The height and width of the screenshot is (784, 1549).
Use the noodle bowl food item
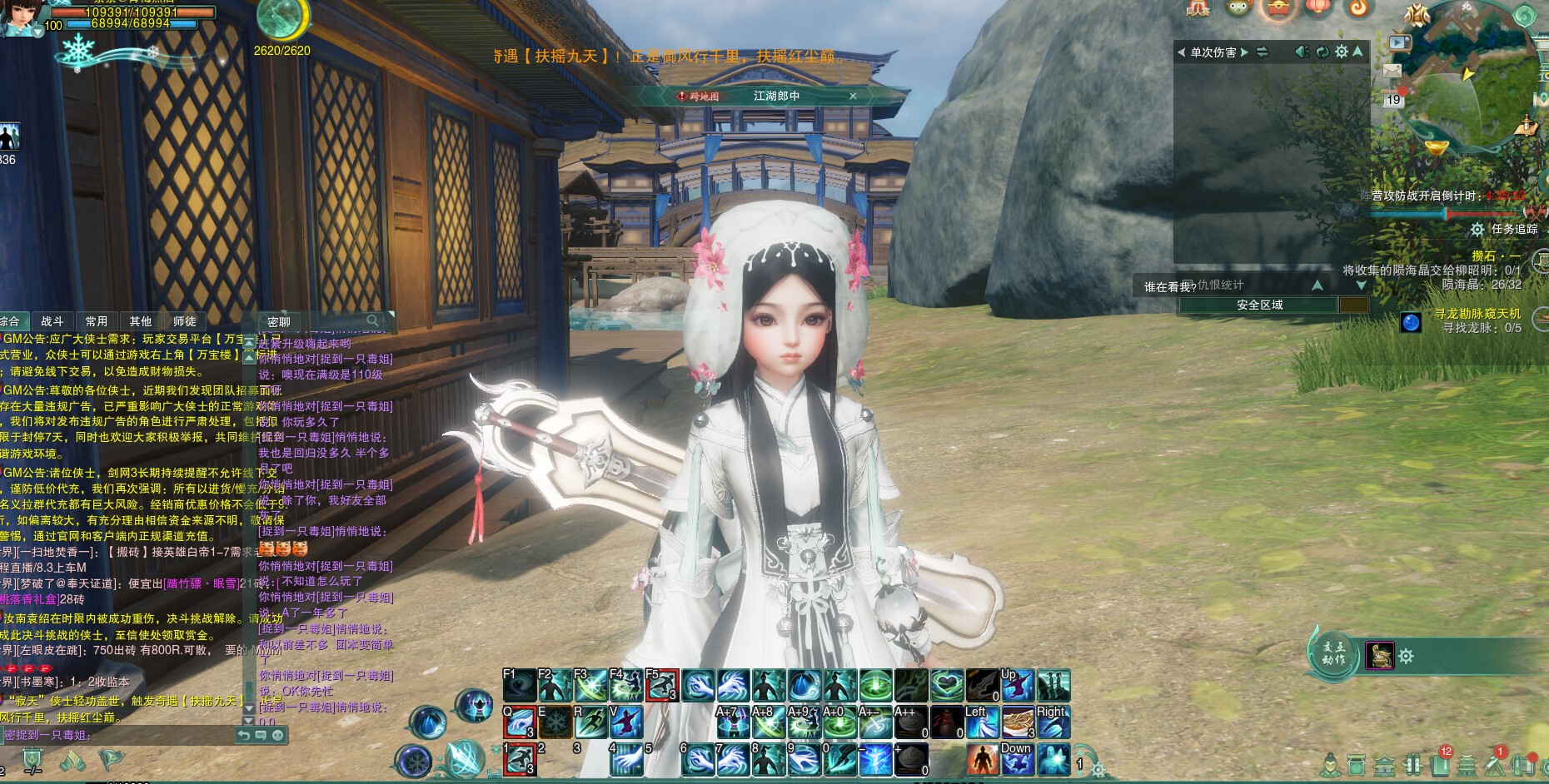[1017, 722]
